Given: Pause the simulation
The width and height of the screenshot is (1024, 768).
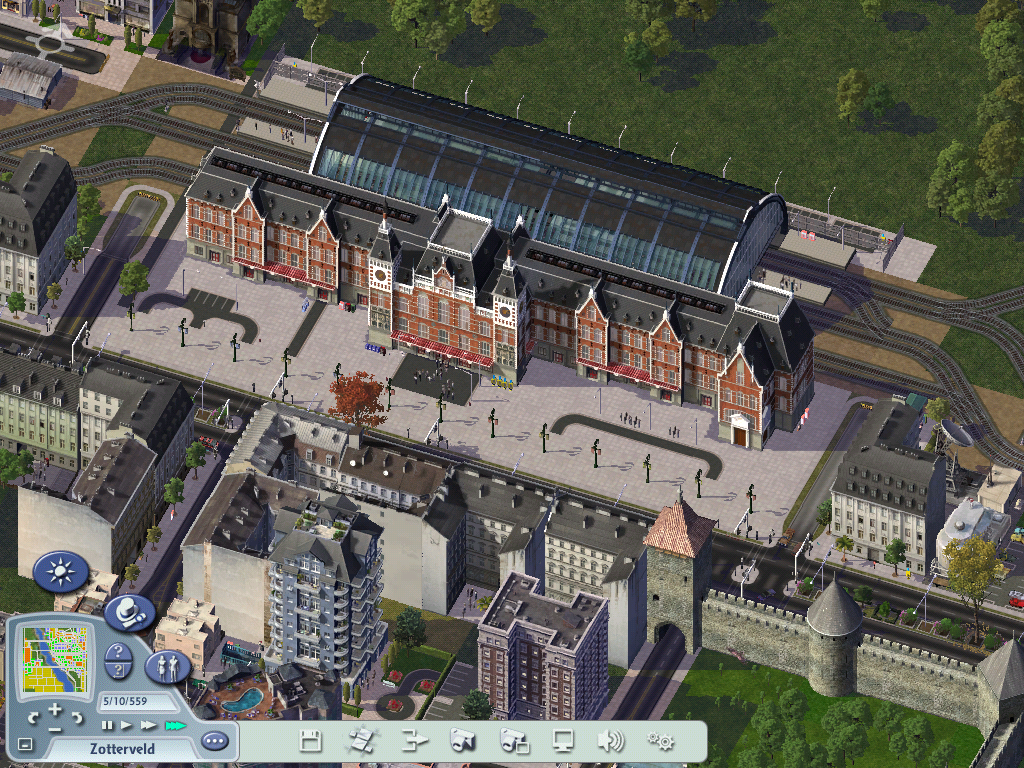Looking at the screenshot, I should click(106, 725).
